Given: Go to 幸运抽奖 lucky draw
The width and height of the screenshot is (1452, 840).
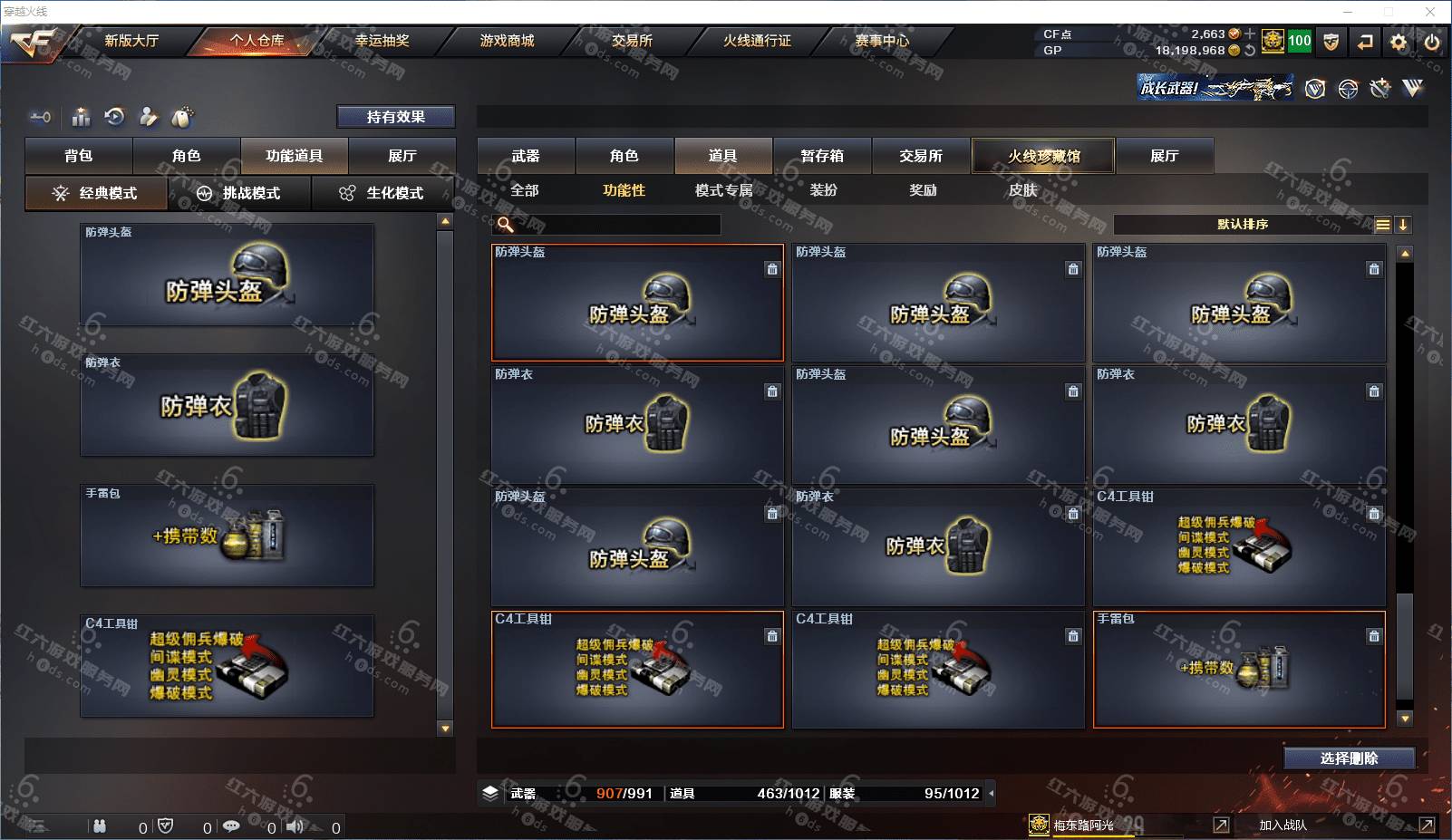Looking at the screenshot, I should click(x=382, y=41).
